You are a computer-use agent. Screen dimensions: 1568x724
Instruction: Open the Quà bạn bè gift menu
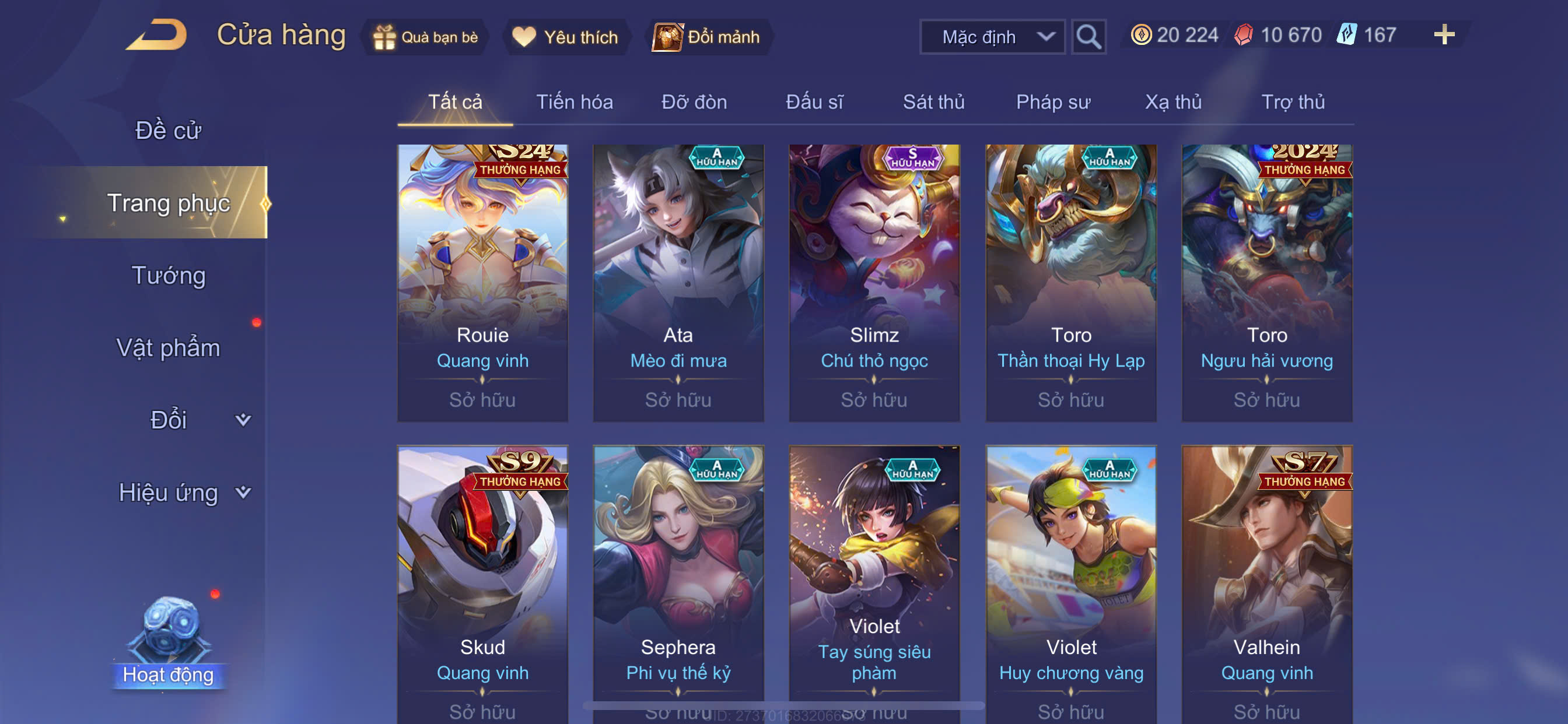tap(425, 37)
